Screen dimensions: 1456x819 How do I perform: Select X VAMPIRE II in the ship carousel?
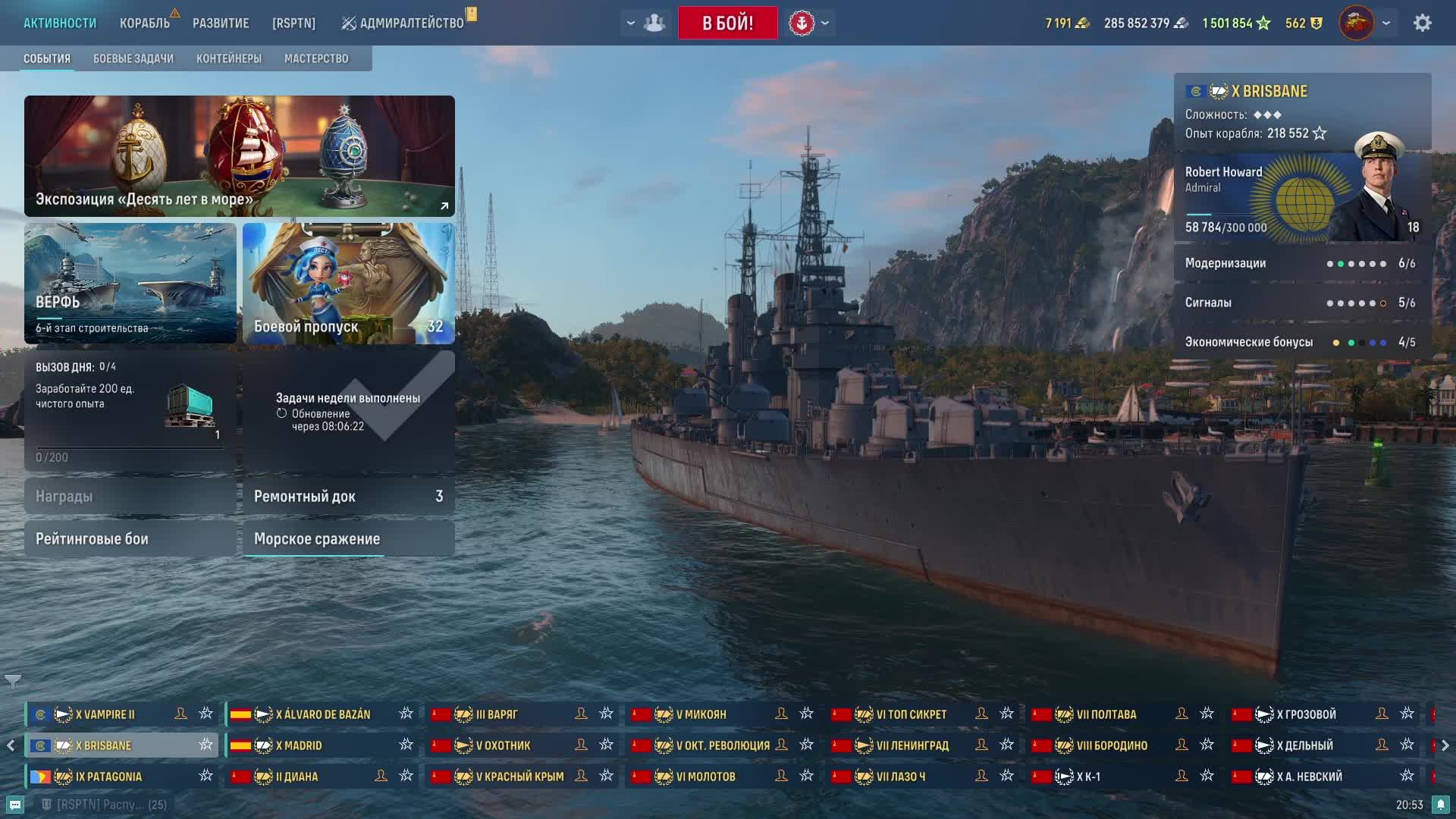point(106,714)
